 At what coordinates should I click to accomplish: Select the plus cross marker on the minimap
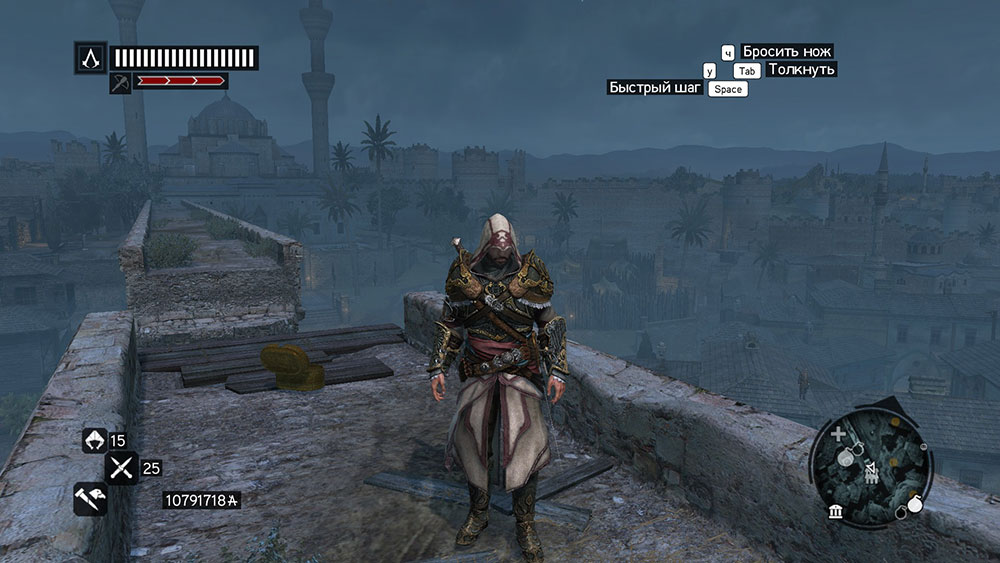click(x=838, y=435)
